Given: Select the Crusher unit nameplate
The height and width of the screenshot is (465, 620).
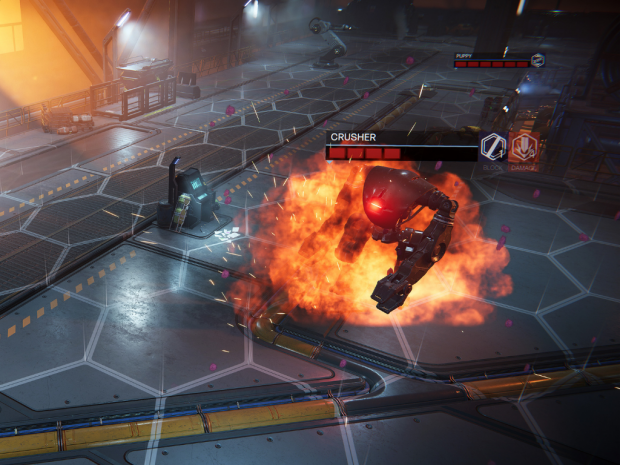Looking at the screenshot, I should tap(401, 145).
